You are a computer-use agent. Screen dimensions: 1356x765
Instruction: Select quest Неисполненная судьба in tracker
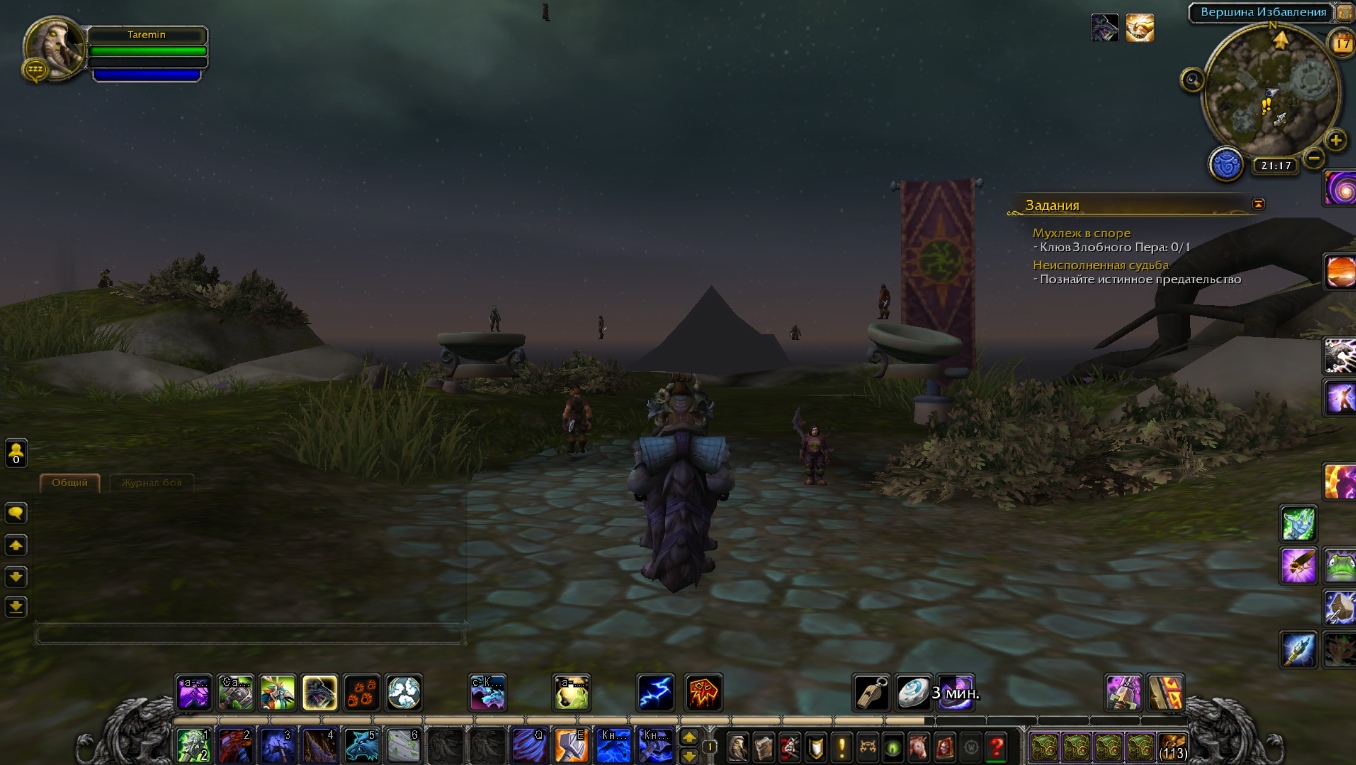1100,265
